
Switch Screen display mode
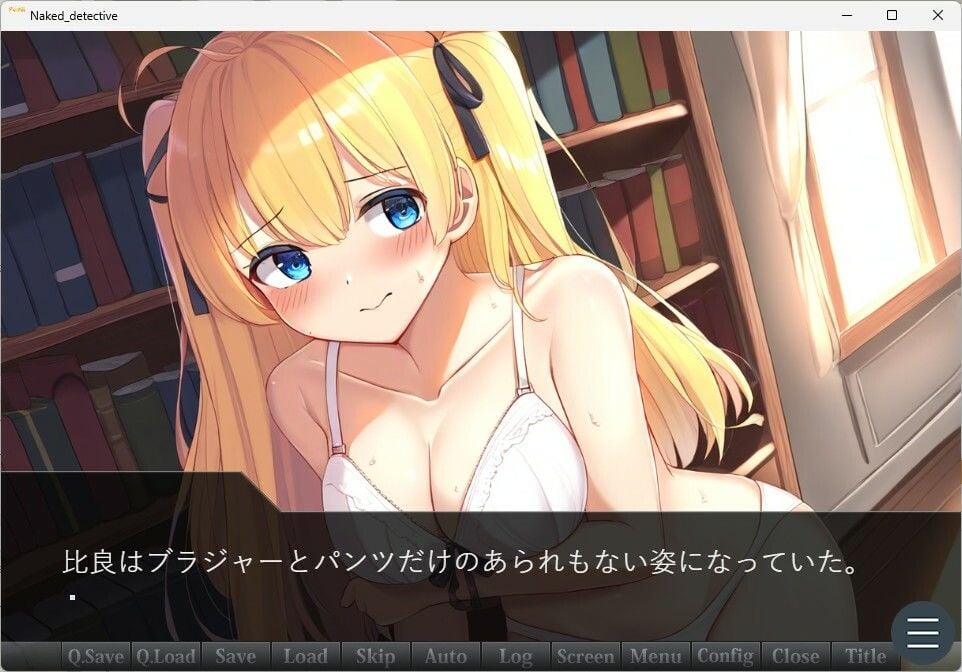(585, 656)
